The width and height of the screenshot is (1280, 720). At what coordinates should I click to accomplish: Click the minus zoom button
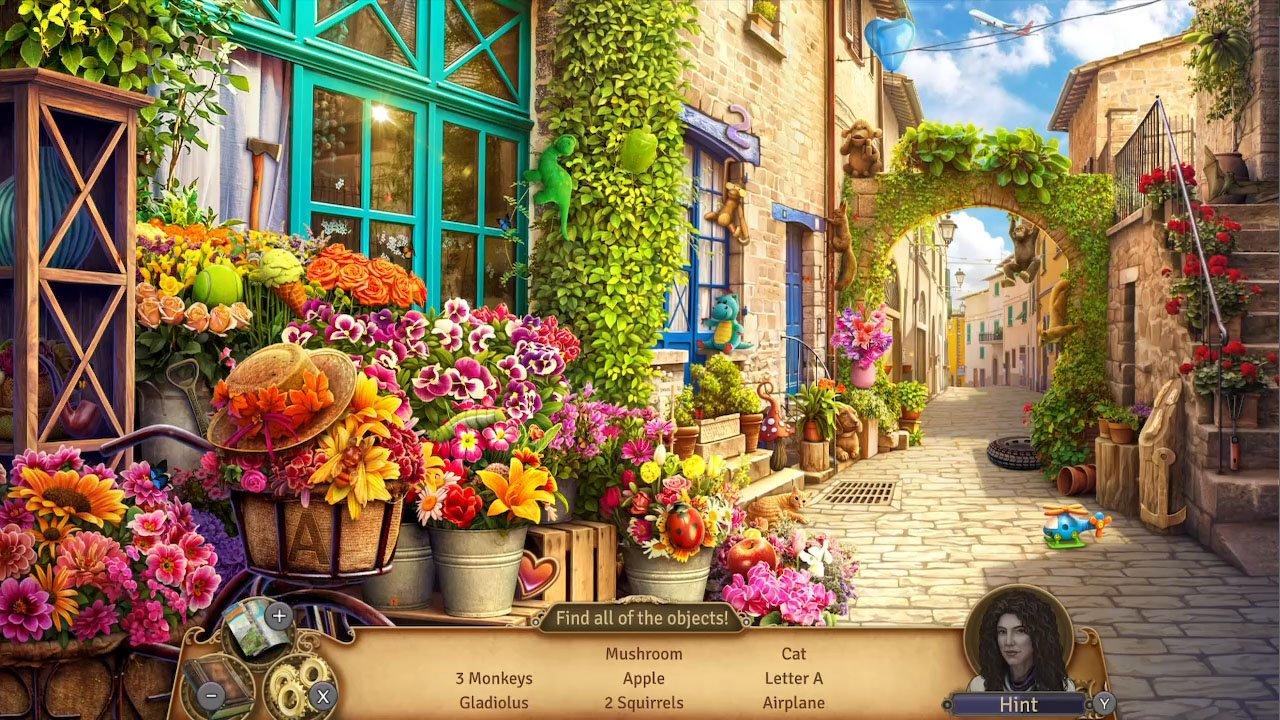click(211, 695)
